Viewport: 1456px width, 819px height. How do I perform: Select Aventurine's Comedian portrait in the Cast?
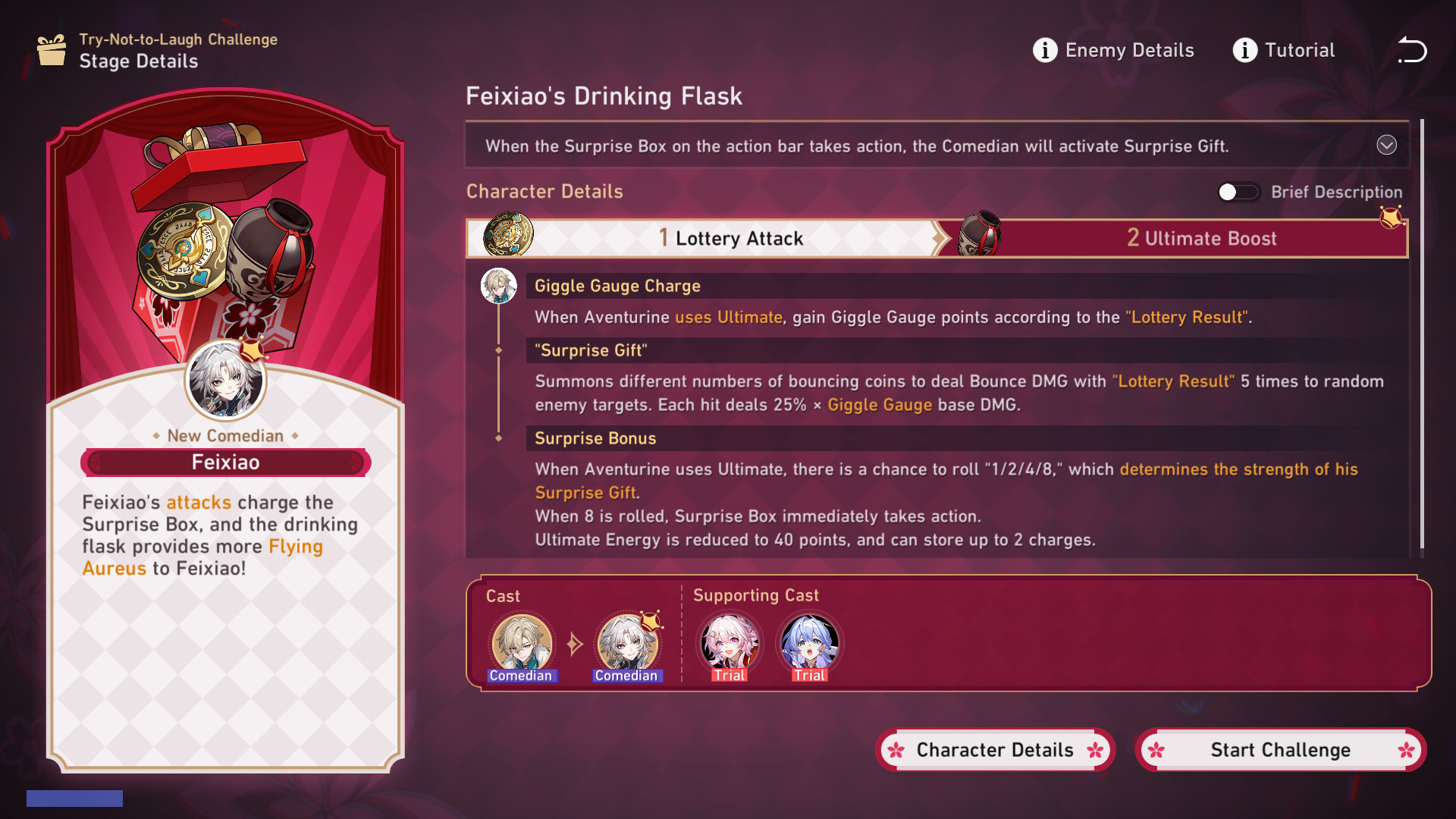tap(522, 643)
